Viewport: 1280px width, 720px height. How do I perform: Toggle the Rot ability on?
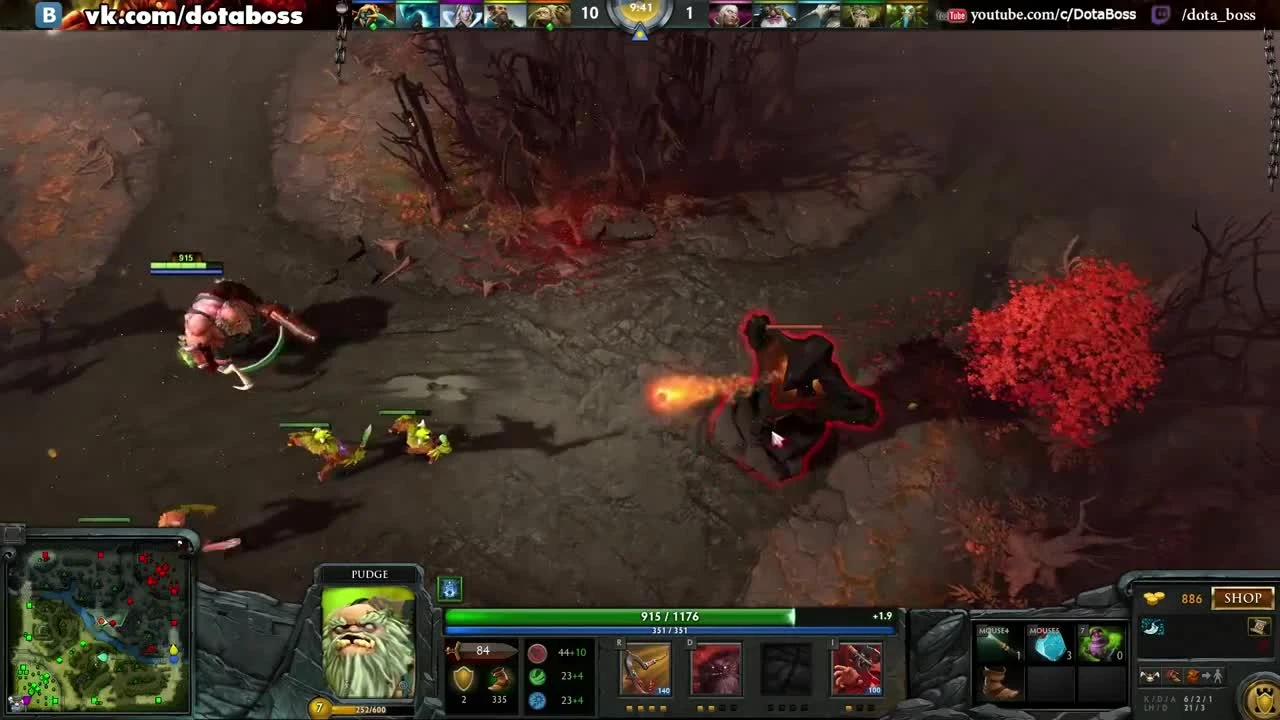pyautogui.click(x=717, y=668)
